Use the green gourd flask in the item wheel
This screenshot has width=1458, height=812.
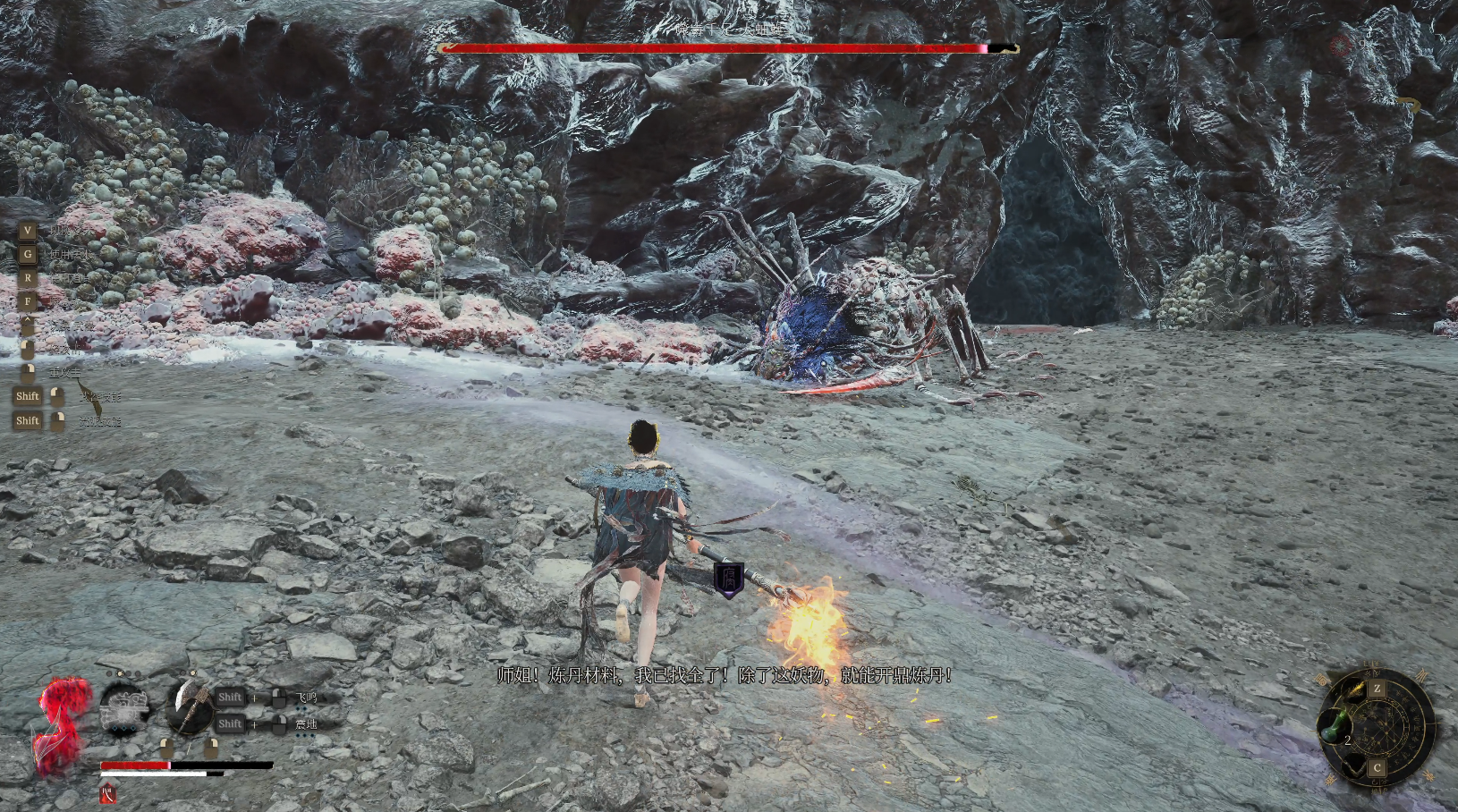pyautogui.click(x=1335, y=724)
